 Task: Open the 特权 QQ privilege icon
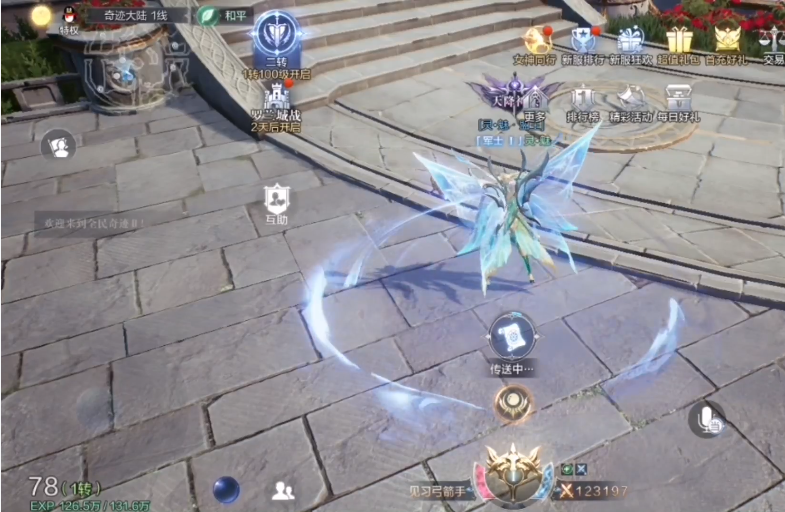pos(70,16)
